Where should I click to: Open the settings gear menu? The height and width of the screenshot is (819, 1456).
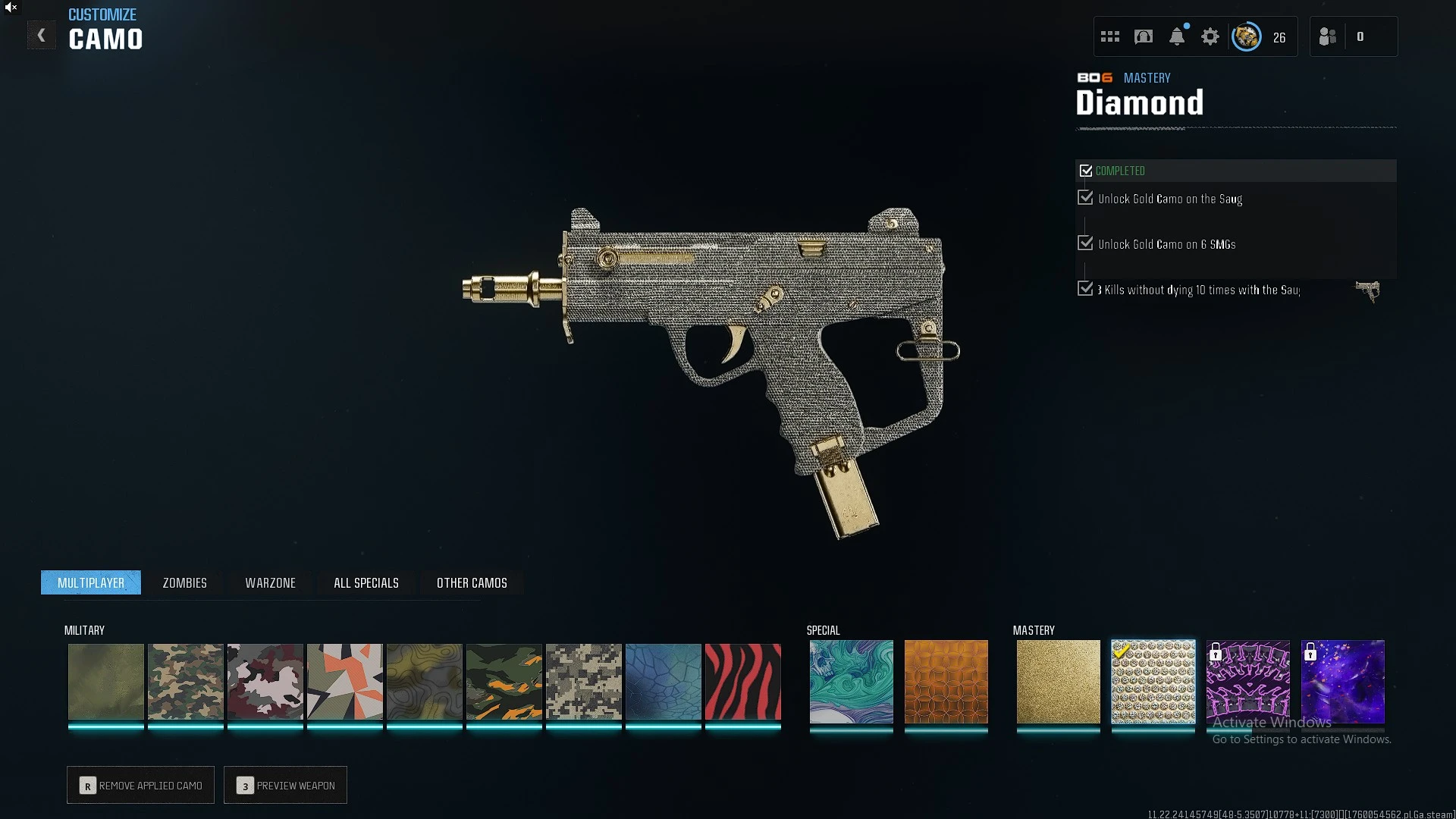pyautogui.click(x=1210, y=36)
